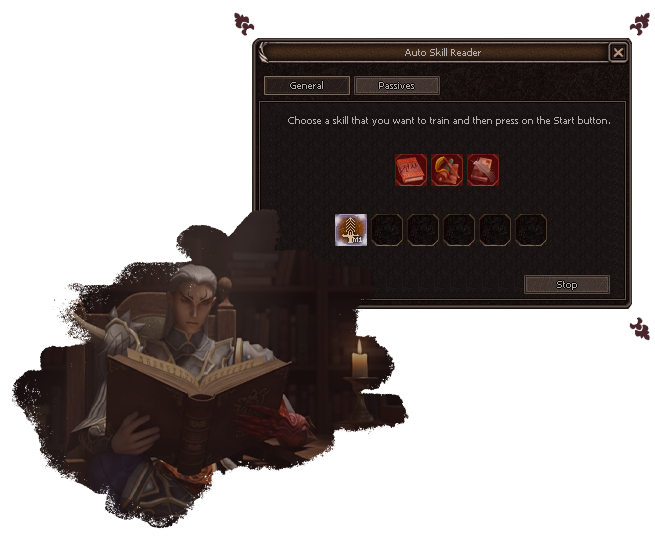Viewport: 655px width, 549px height.
Task: Select the sword skill slot
Action: (x=351, y=230)
